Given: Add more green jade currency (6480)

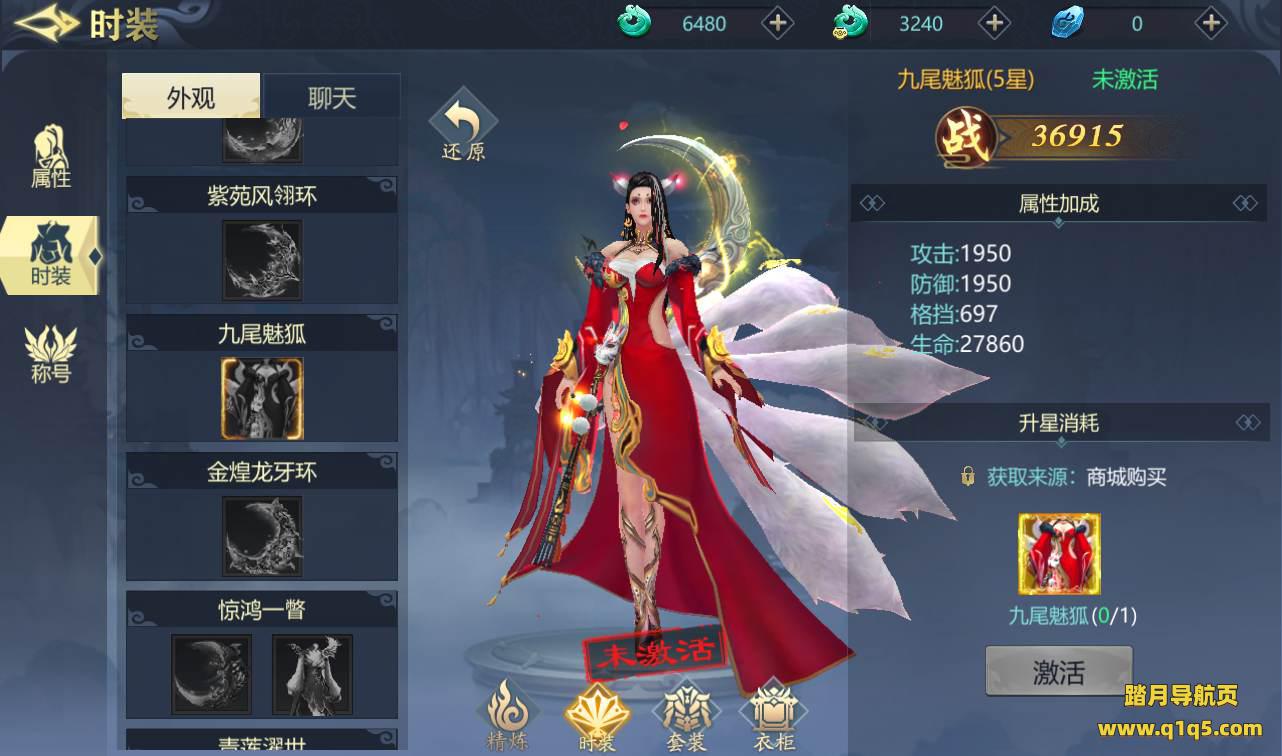Looking at the screenshot, I should [x=777, y=23].
